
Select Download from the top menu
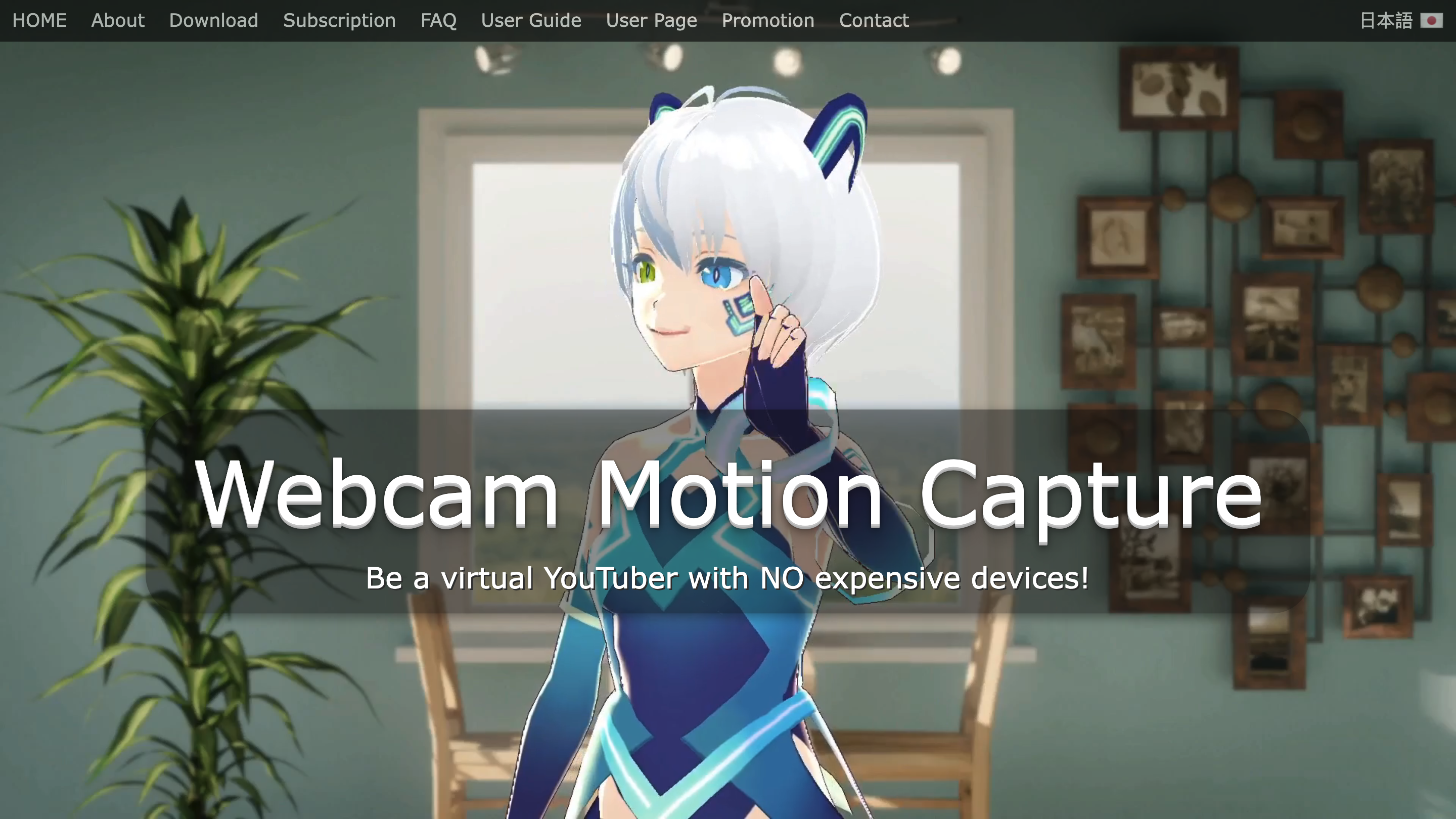coord(213,20)
